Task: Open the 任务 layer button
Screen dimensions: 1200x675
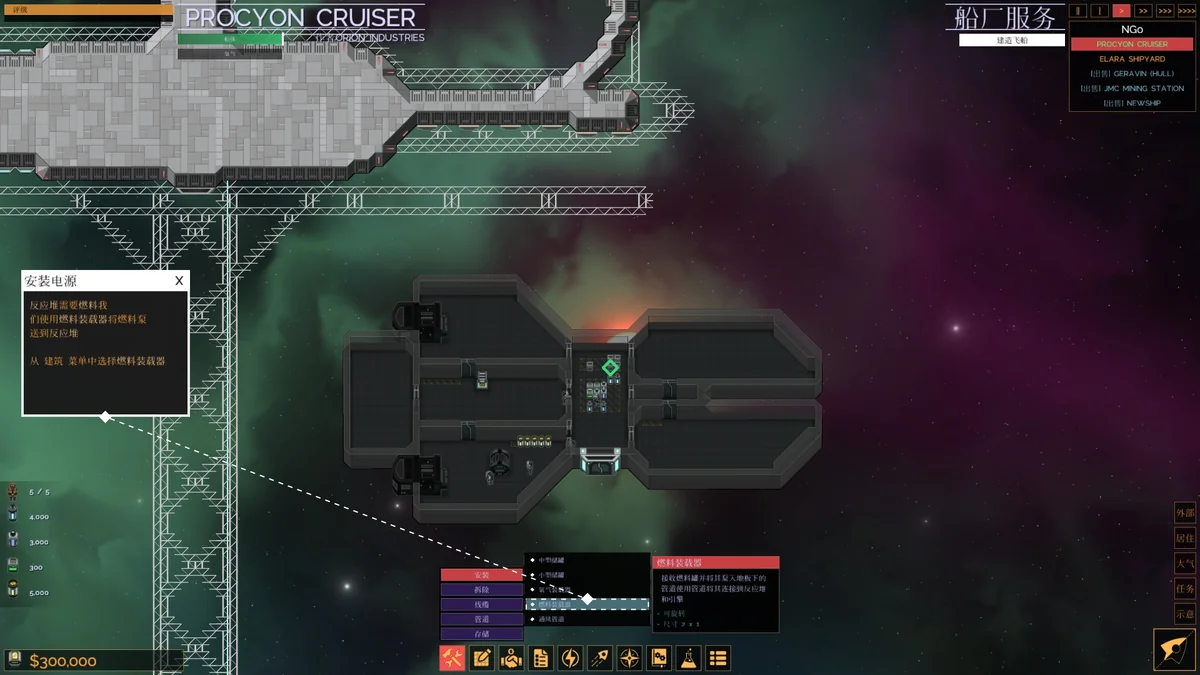Action: [x=1185, y=589]
